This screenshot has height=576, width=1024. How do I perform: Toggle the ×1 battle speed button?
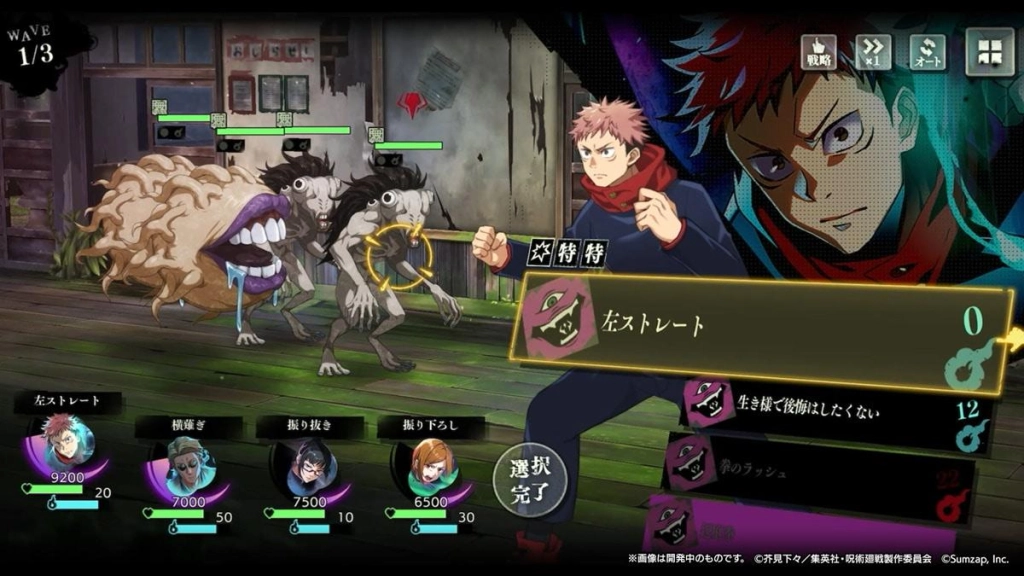point(873,52)
